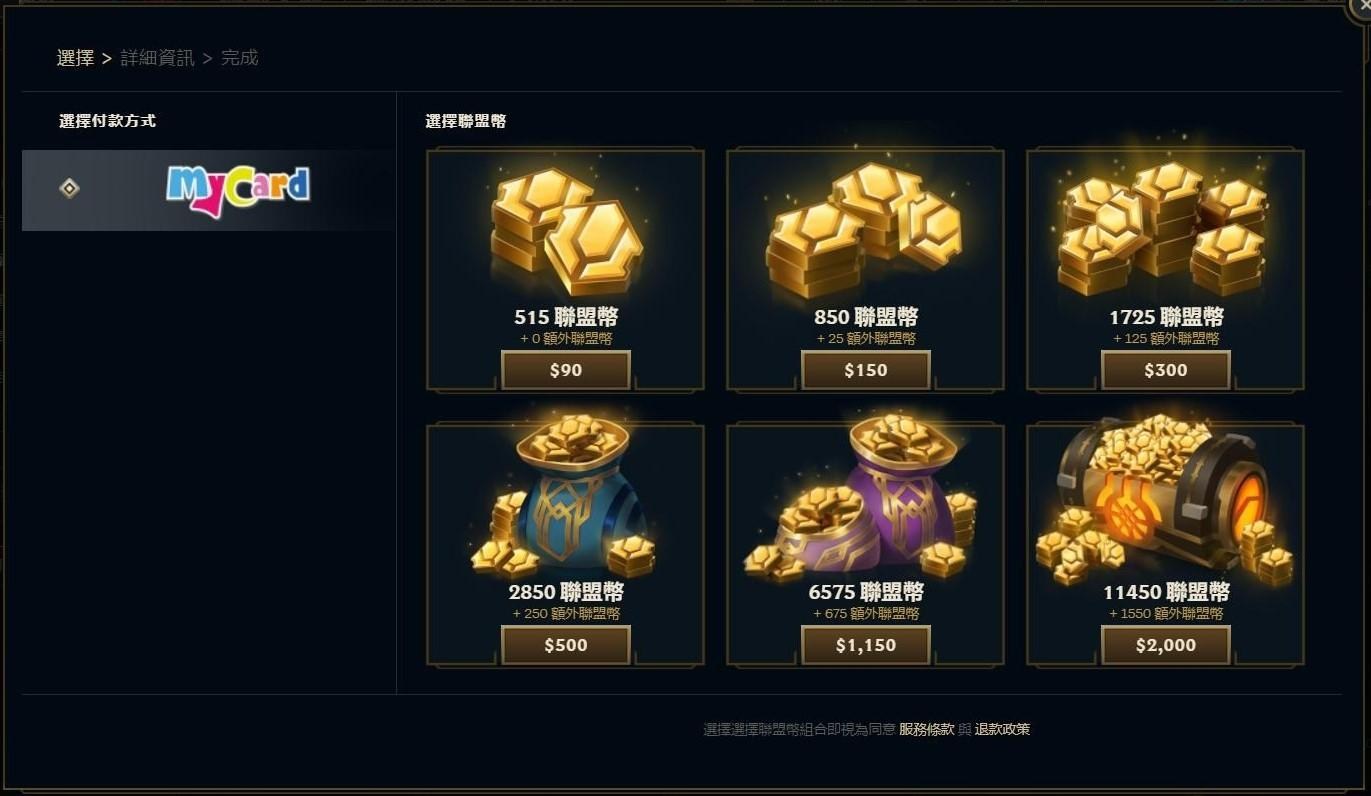Click the close X at the top right corner
The width and height of the screenshot is (1371, 796).
1365,5
